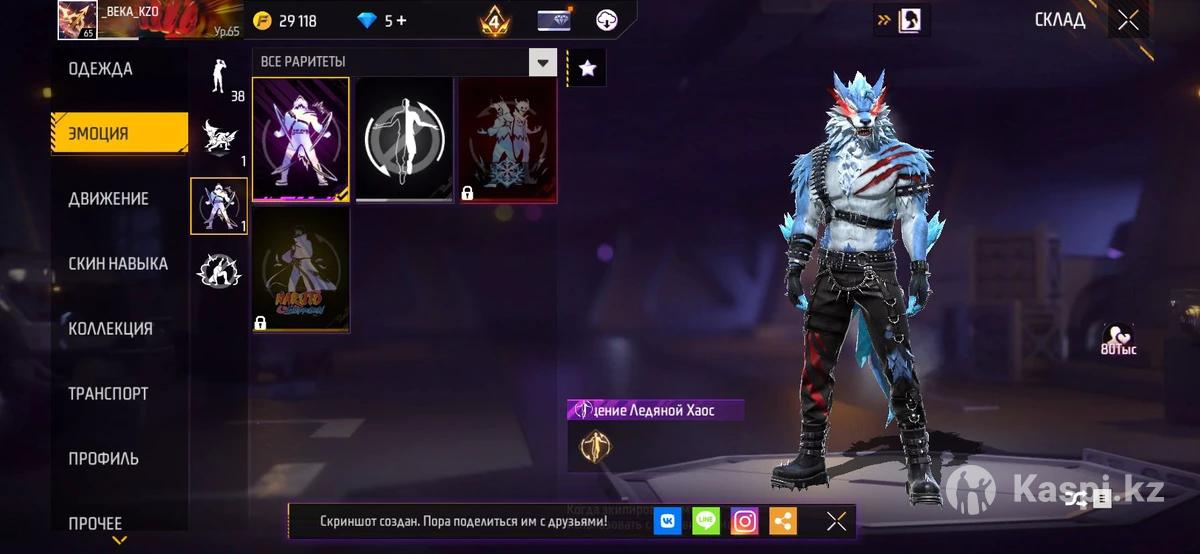The height and width of the screenshot is (554, 1200).
Task: Share screenshot to Instagram
Action: [x=744, y=521]
